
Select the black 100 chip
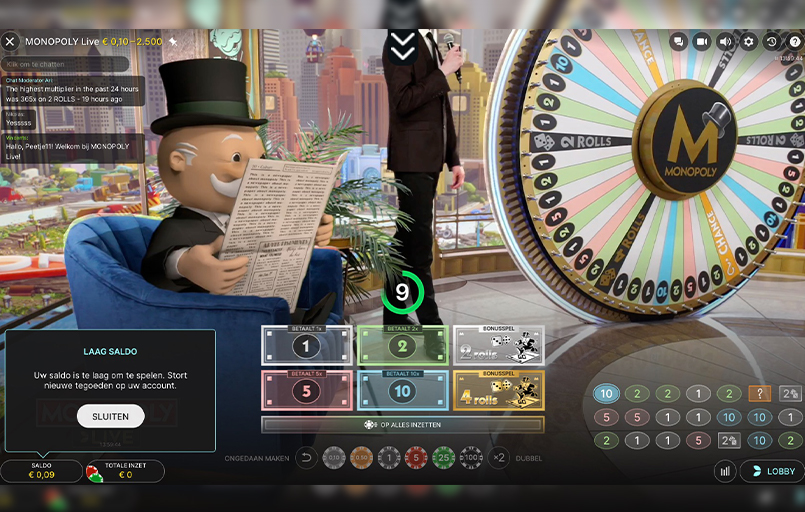coord(470,458)
